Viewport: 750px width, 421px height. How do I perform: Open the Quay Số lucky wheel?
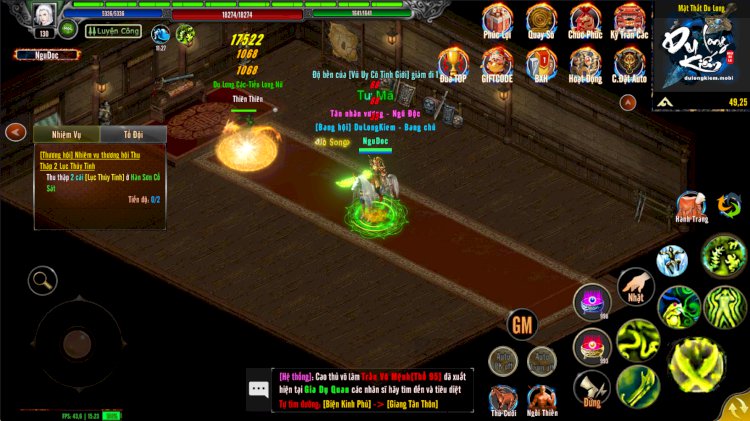click(542, 20)
